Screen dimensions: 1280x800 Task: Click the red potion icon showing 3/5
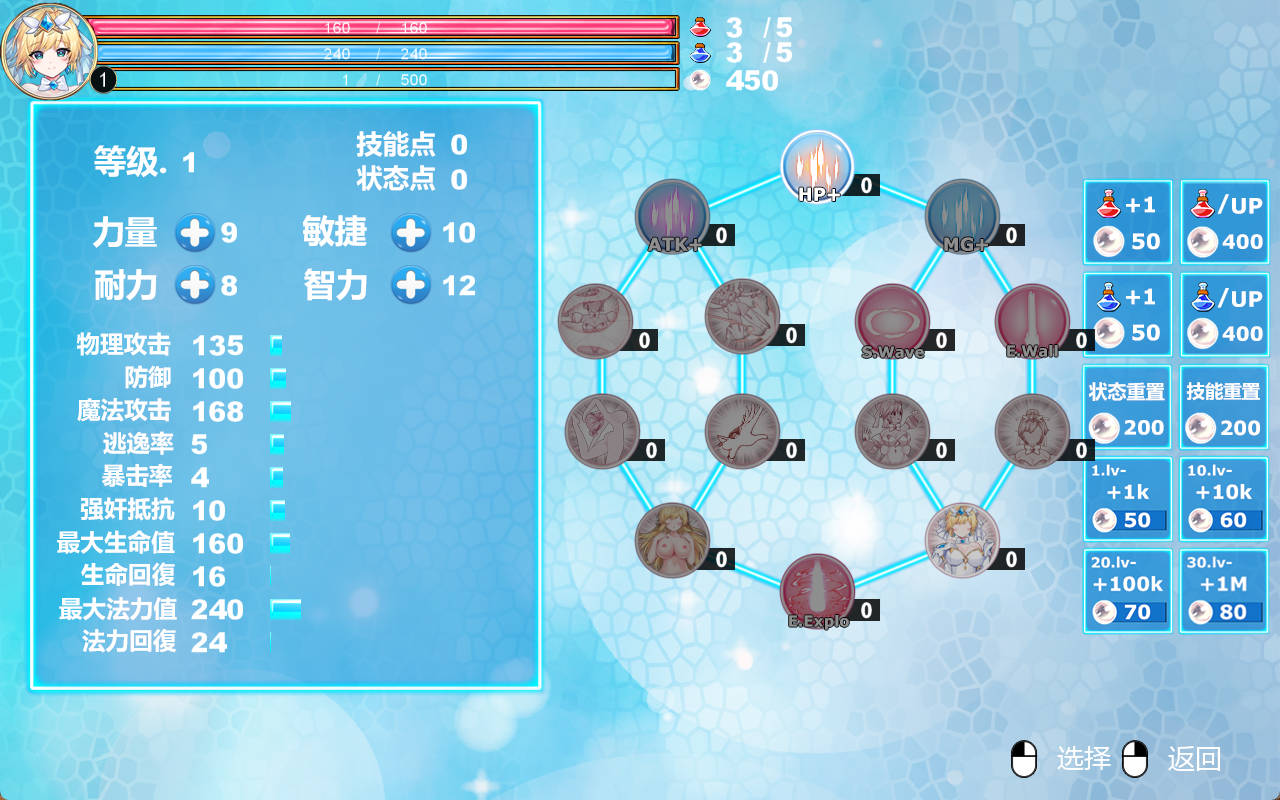point(701,28)
